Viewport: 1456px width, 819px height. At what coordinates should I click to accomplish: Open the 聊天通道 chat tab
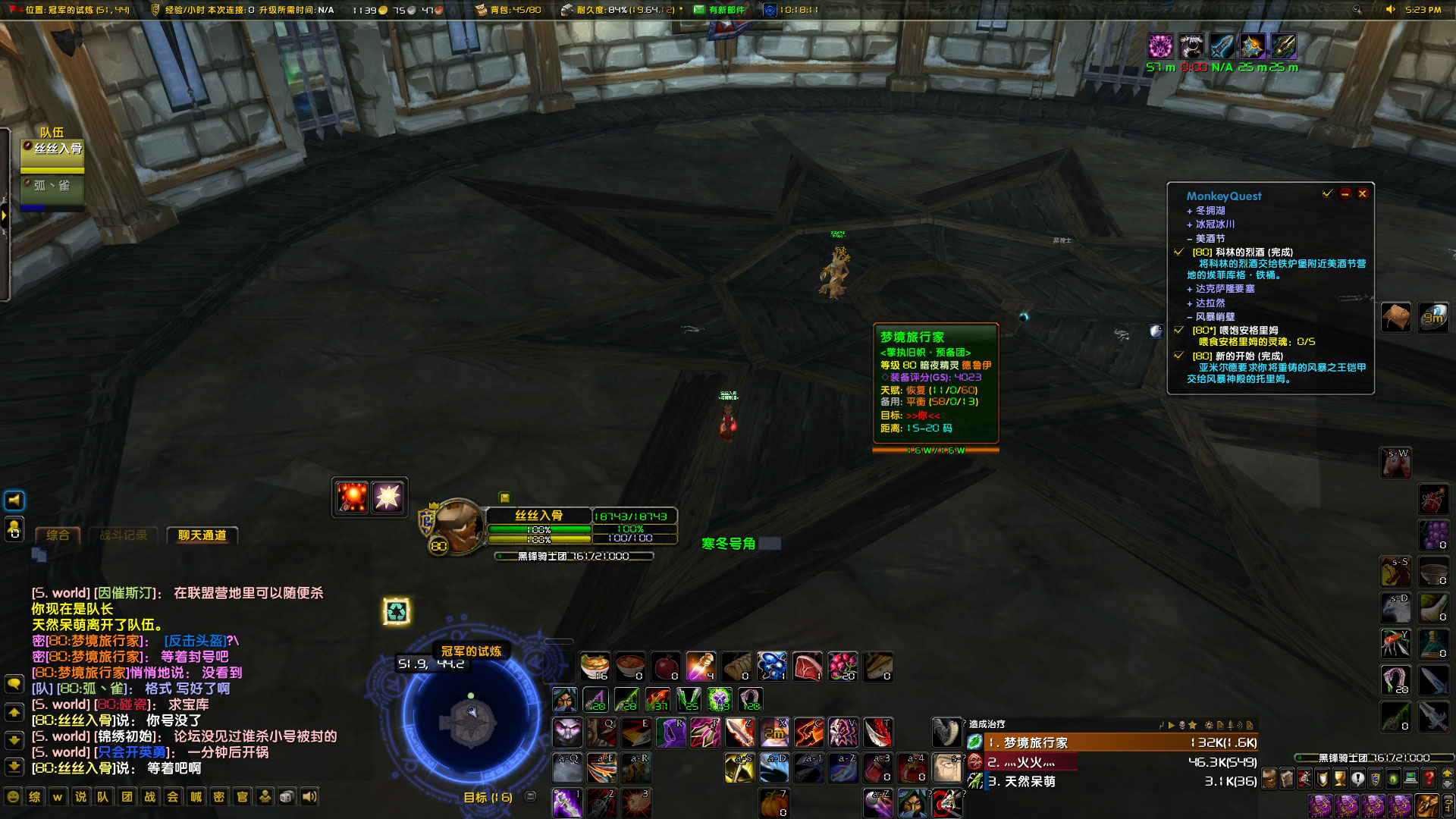tap(202, 535)
